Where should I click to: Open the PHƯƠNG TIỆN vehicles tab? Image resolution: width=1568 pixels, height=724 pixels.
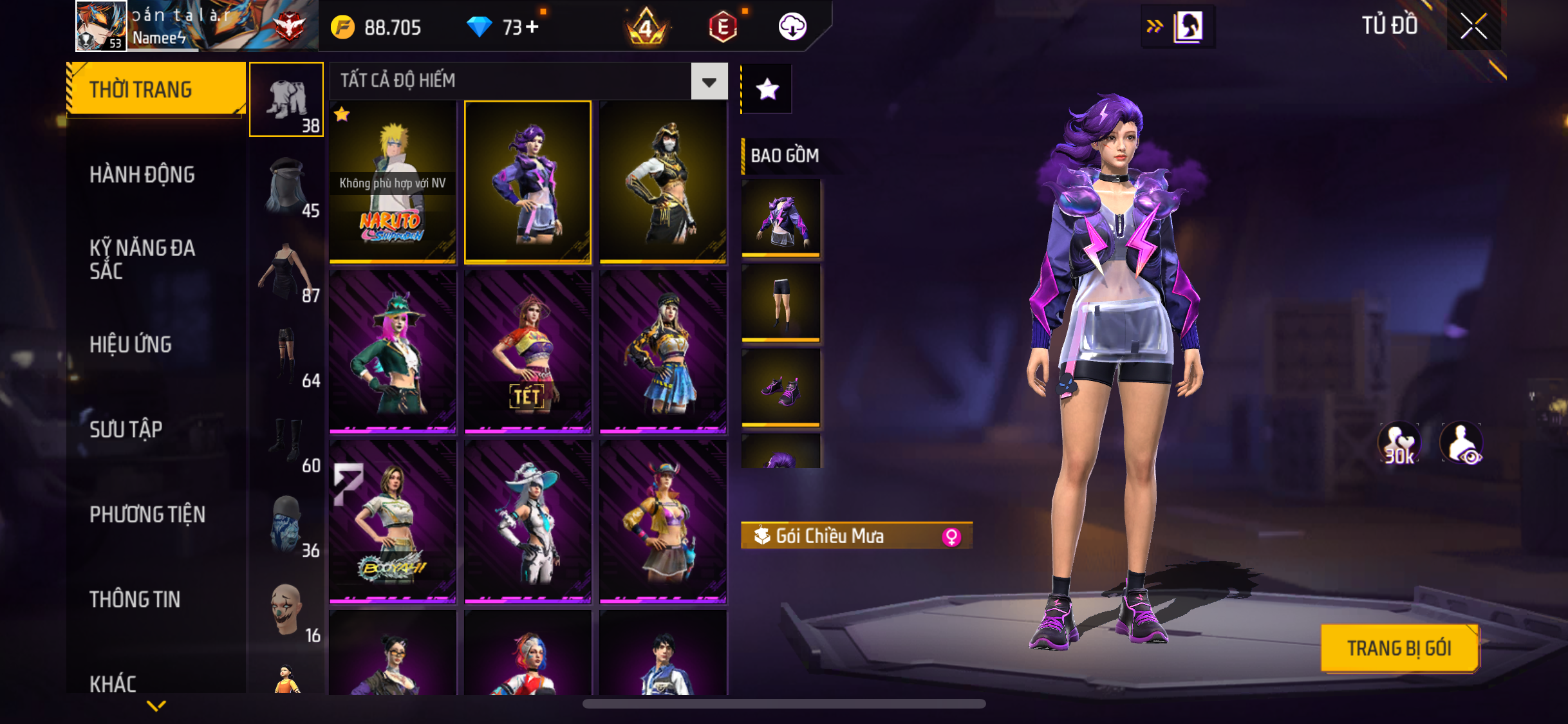(147, 514)
